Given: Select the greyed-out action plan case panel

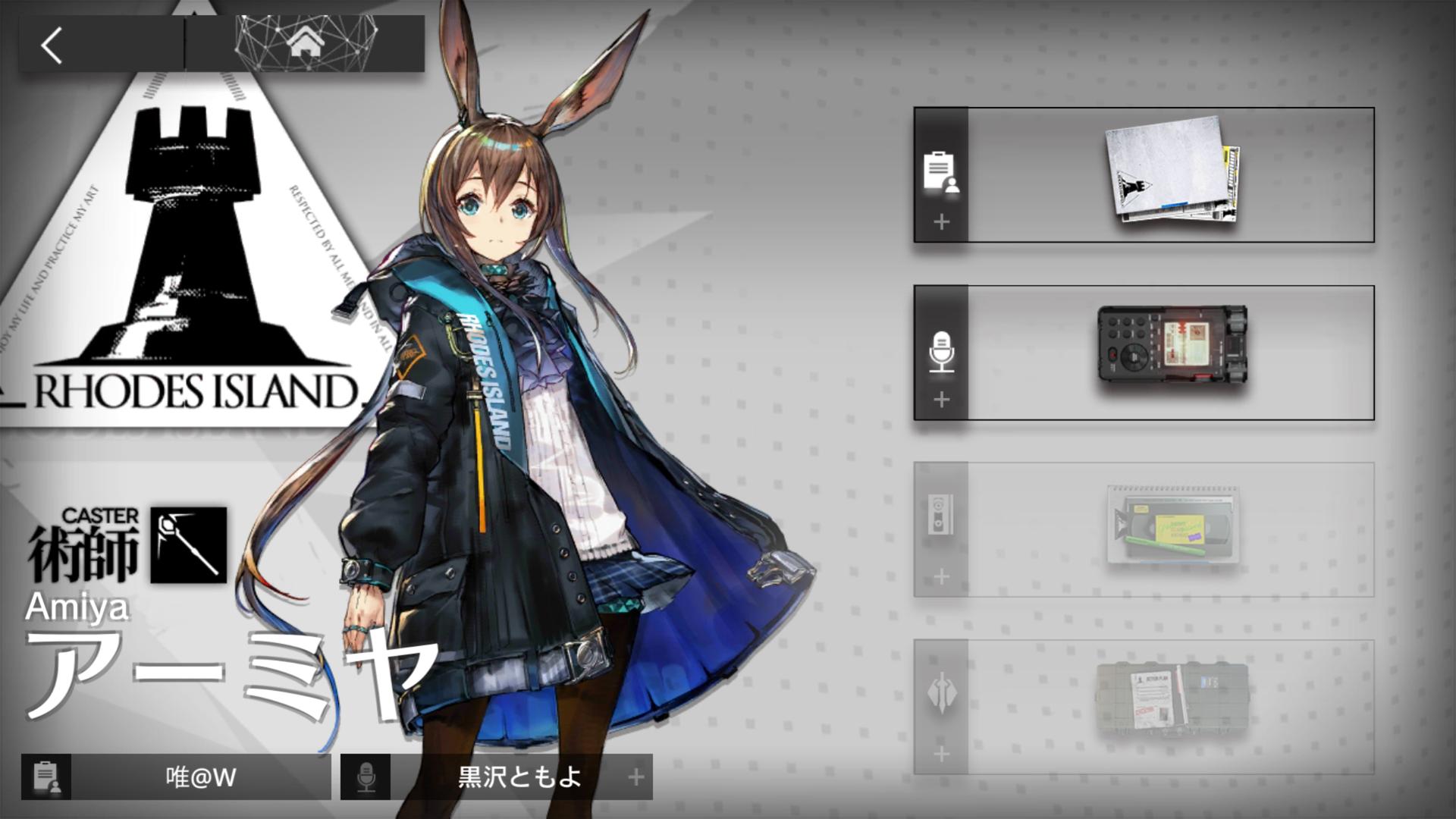Looking at the screenshot, I should (1144, 707).
